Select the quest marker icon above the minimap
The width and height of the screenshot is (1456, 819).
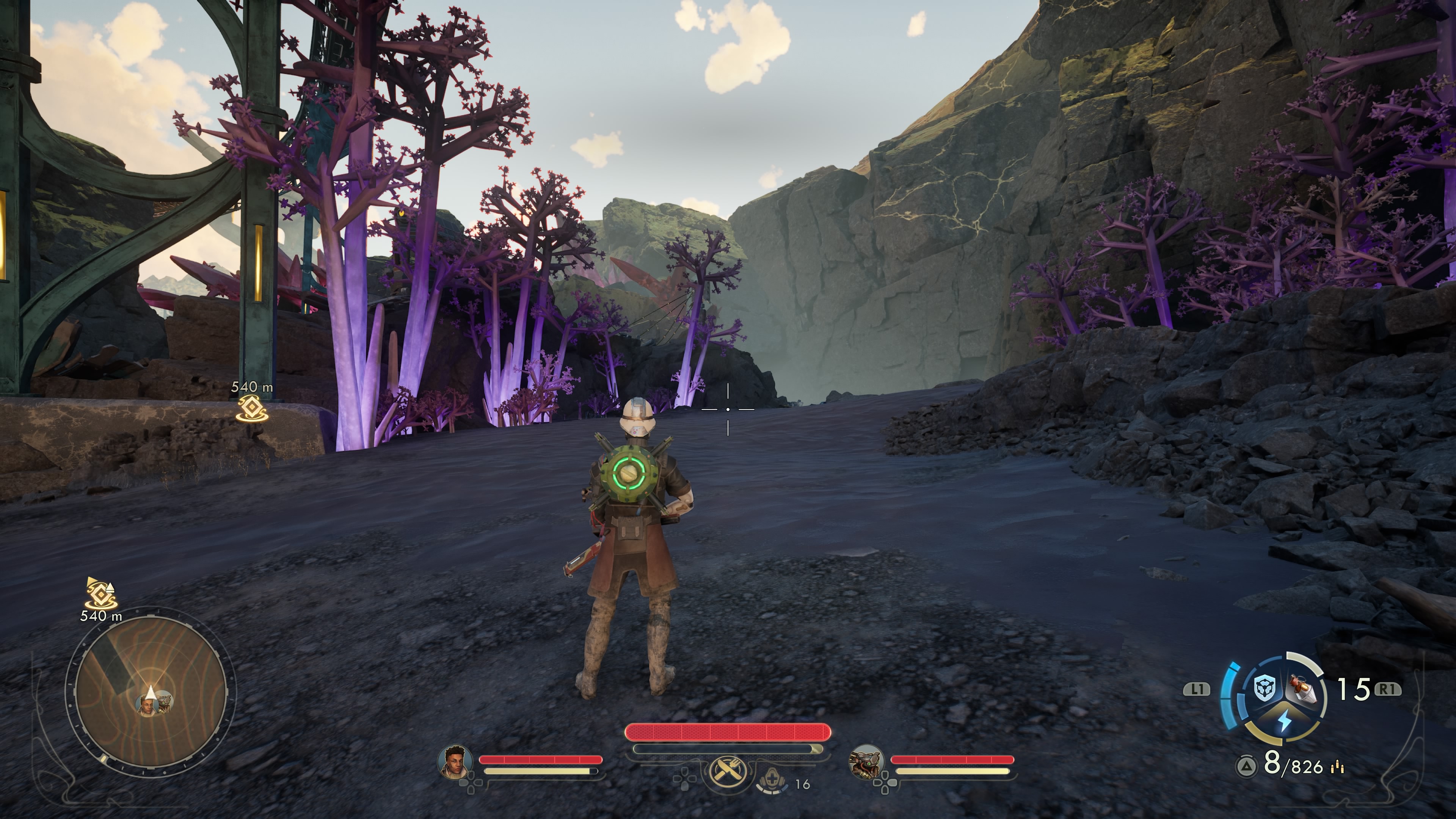[x=100, y=592]
